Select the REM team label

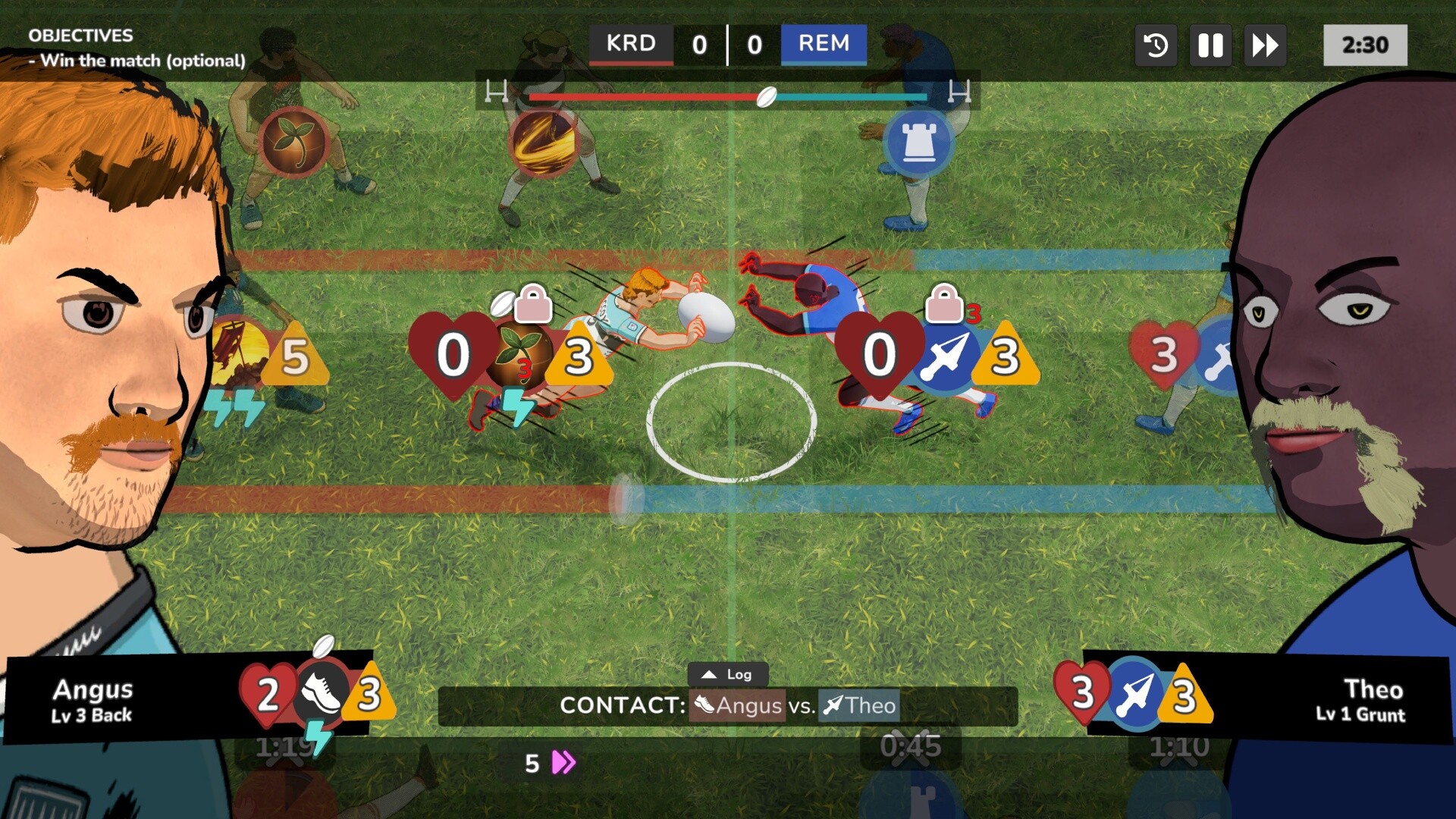point(823,44)
